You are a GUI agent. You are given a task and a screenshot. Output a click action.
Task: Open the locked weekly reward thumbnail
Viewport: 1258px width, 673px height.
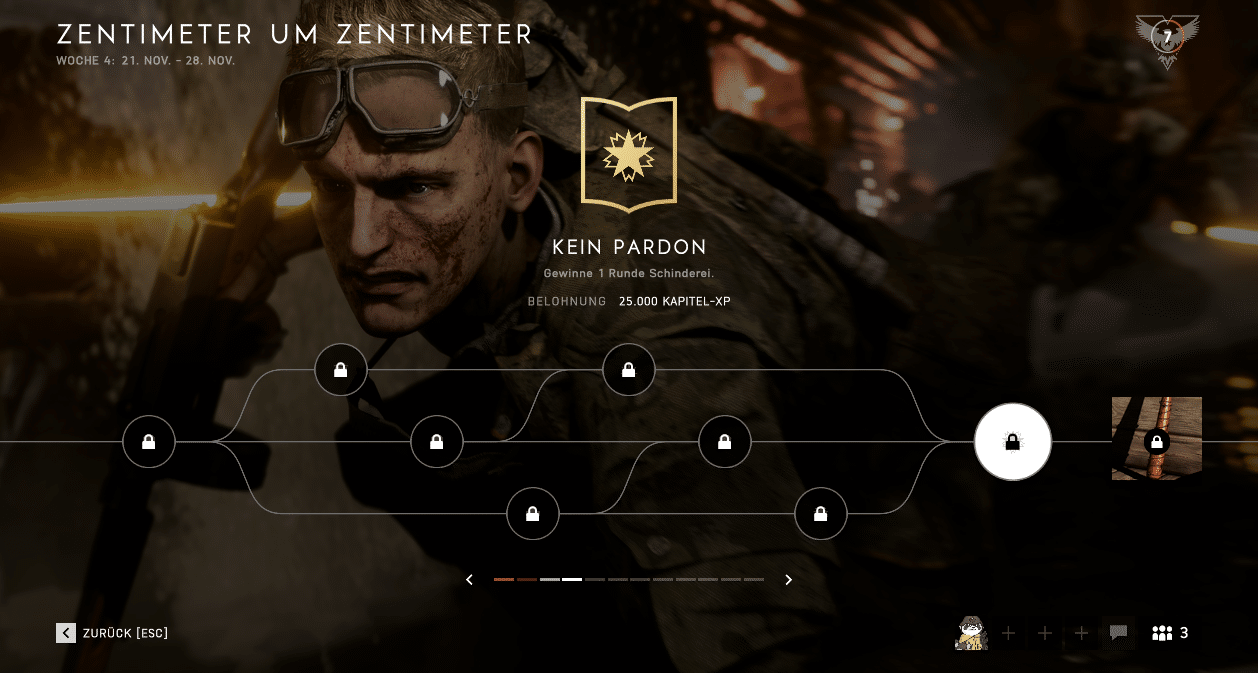pyautogui.click(x=1156, y=439)
